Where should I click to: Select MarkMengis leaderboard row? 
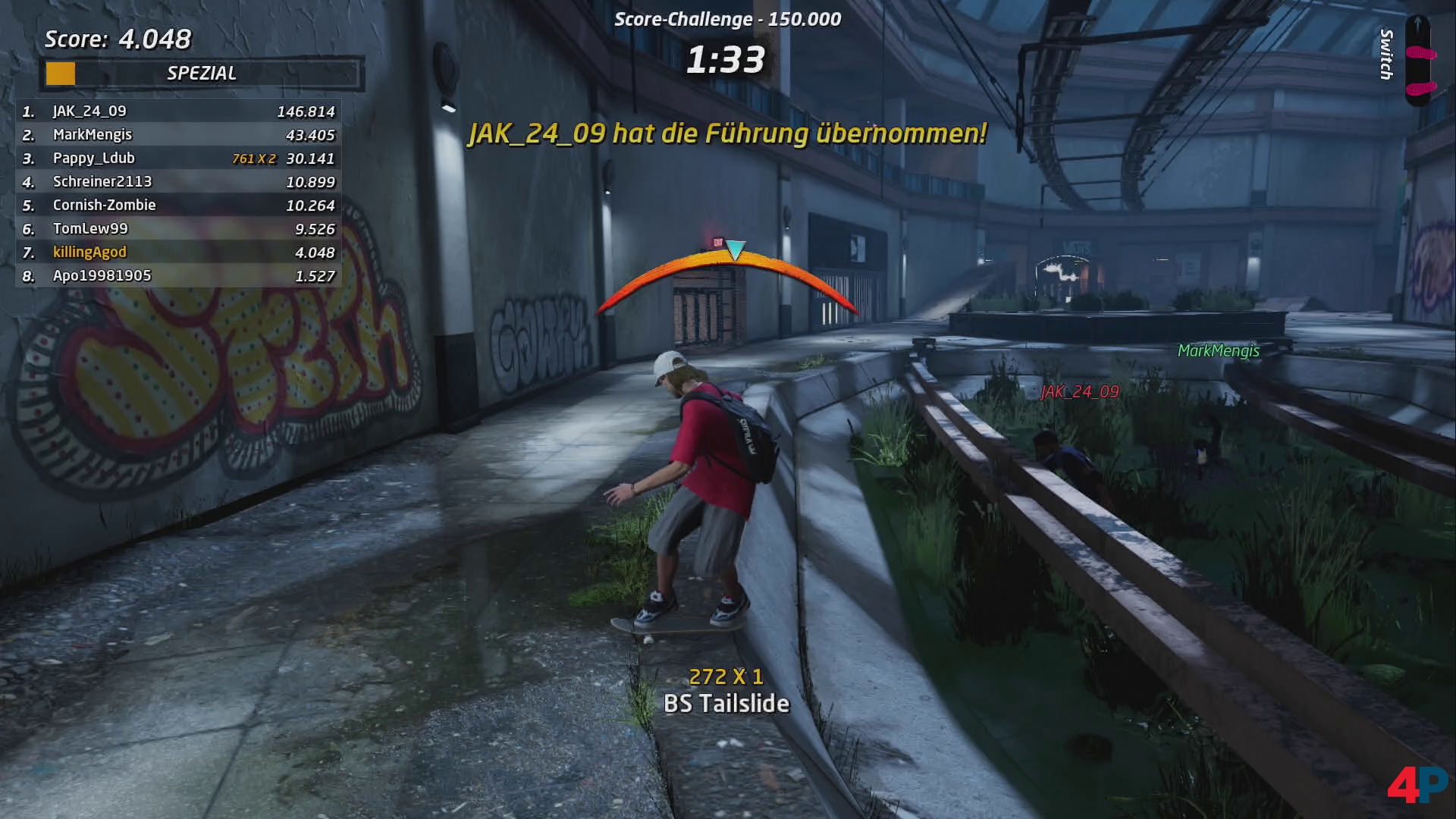(x=178, y=135)
